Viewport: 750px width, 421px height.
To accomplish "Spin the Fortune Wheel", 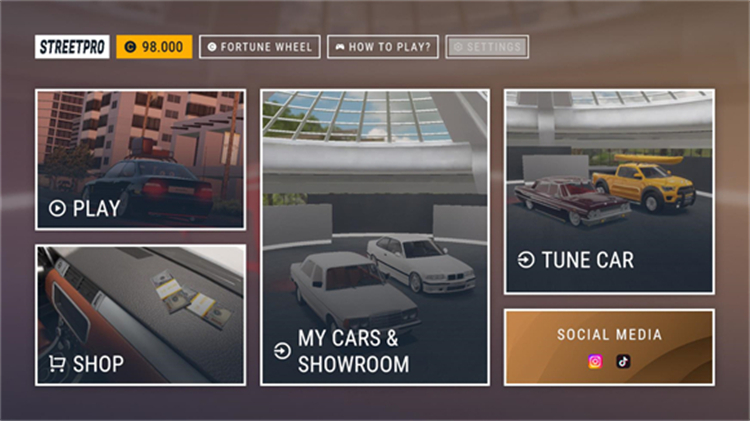I will 259,47.
